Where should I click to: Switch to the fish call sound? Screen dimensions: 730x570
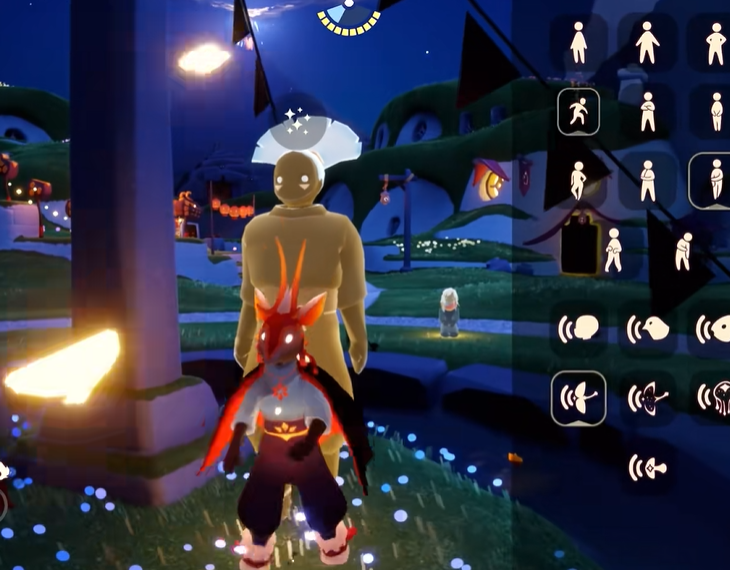[714, 329]
